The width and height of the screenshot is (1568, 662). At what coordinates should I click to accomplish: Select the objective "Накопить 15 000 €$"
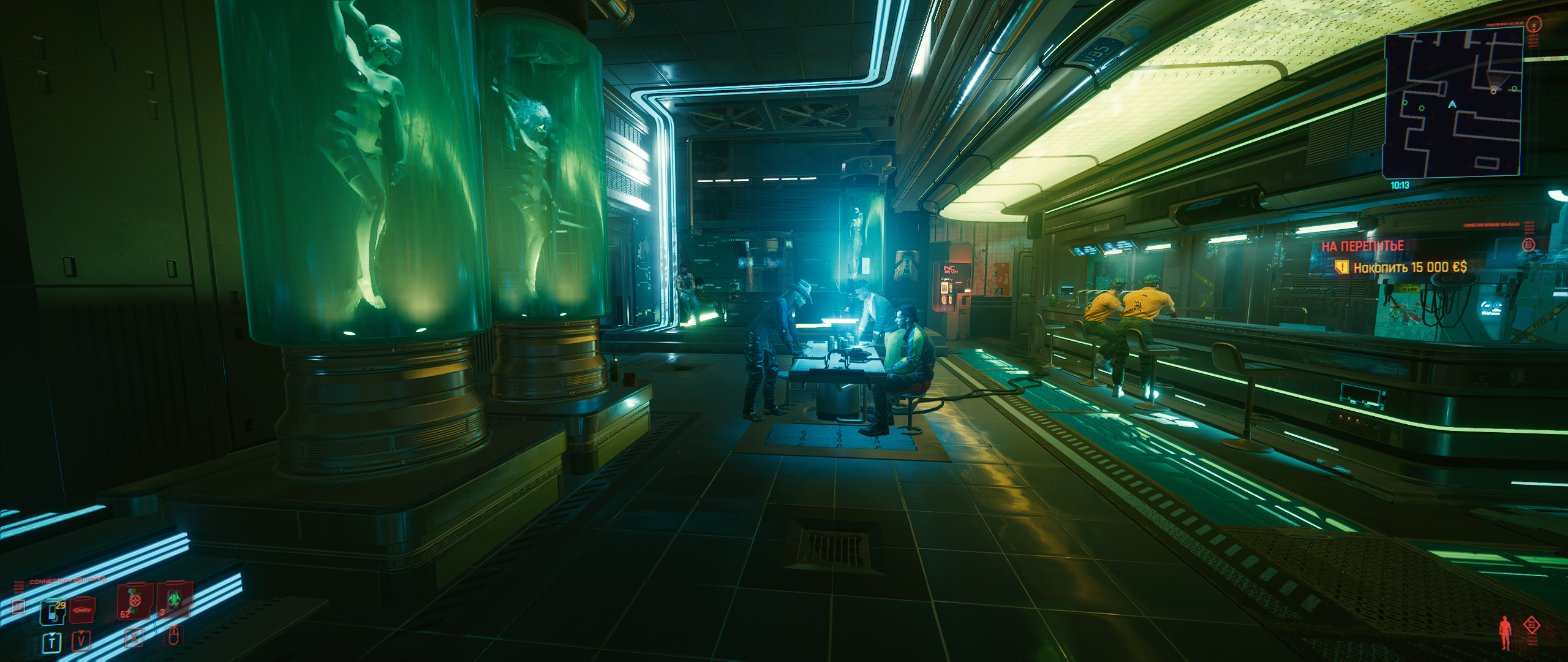1409,267
